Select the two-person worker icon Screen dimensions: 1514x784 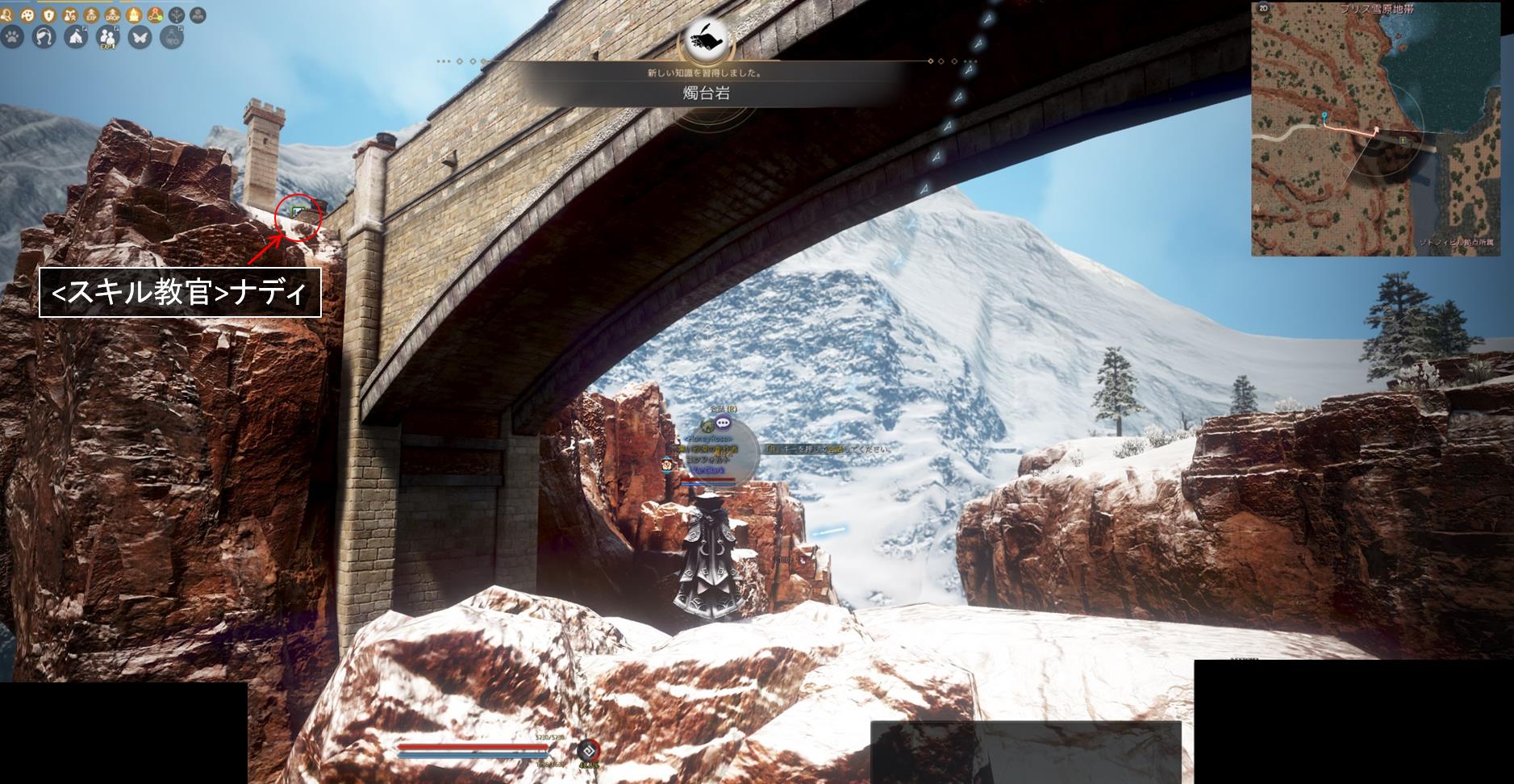(x=107, y=36)
